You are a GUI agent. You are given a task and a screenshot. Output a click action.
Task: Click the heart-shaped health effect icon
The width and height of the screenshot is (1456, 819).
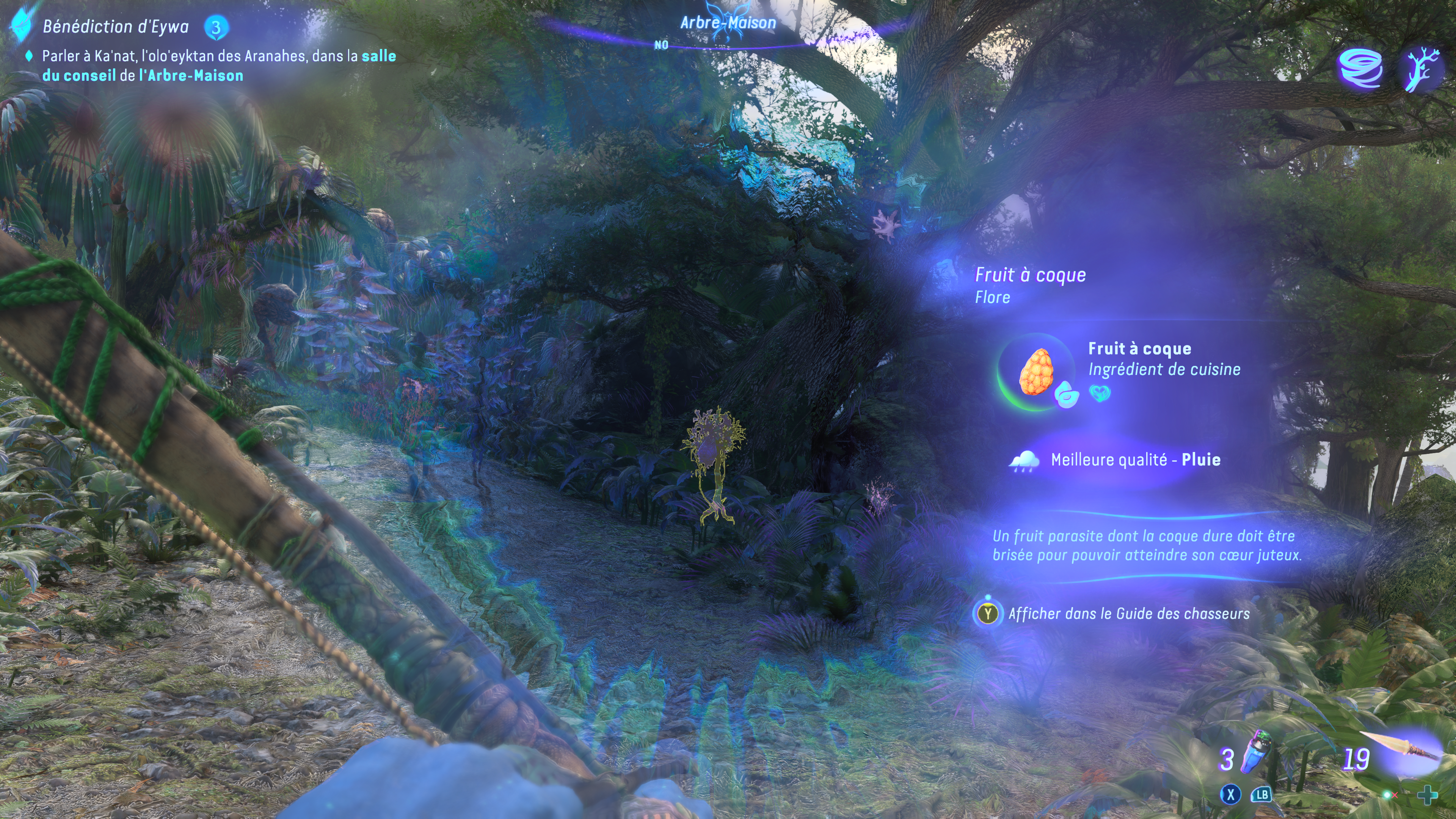[x=1100, y=393]
